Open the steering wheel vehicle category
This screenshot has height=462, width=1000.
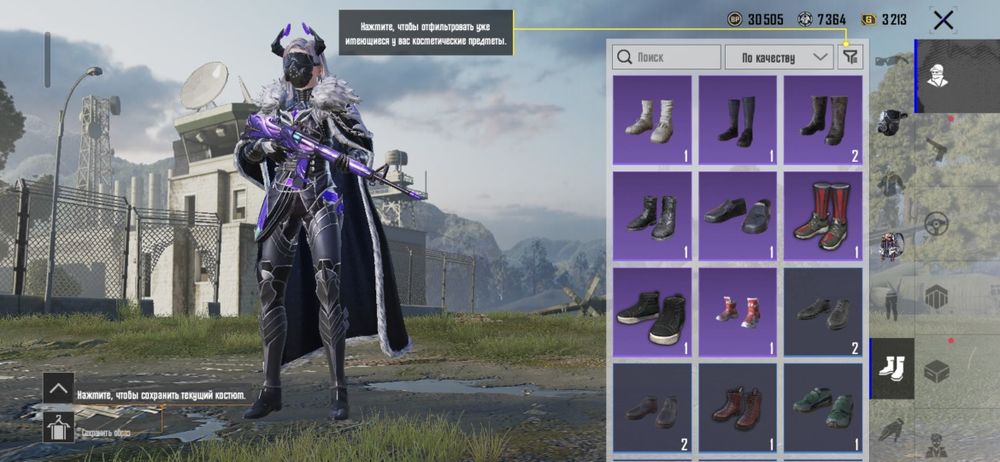coord(936,223)
